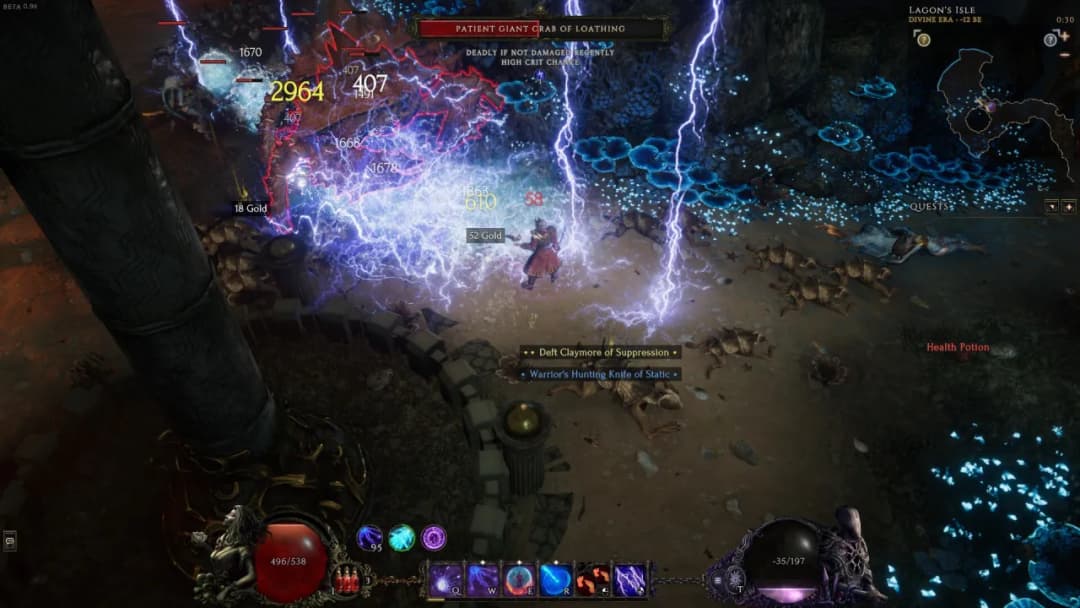
Task: Select the last lightning strike skill slot
Action: (x=629, y=580)
